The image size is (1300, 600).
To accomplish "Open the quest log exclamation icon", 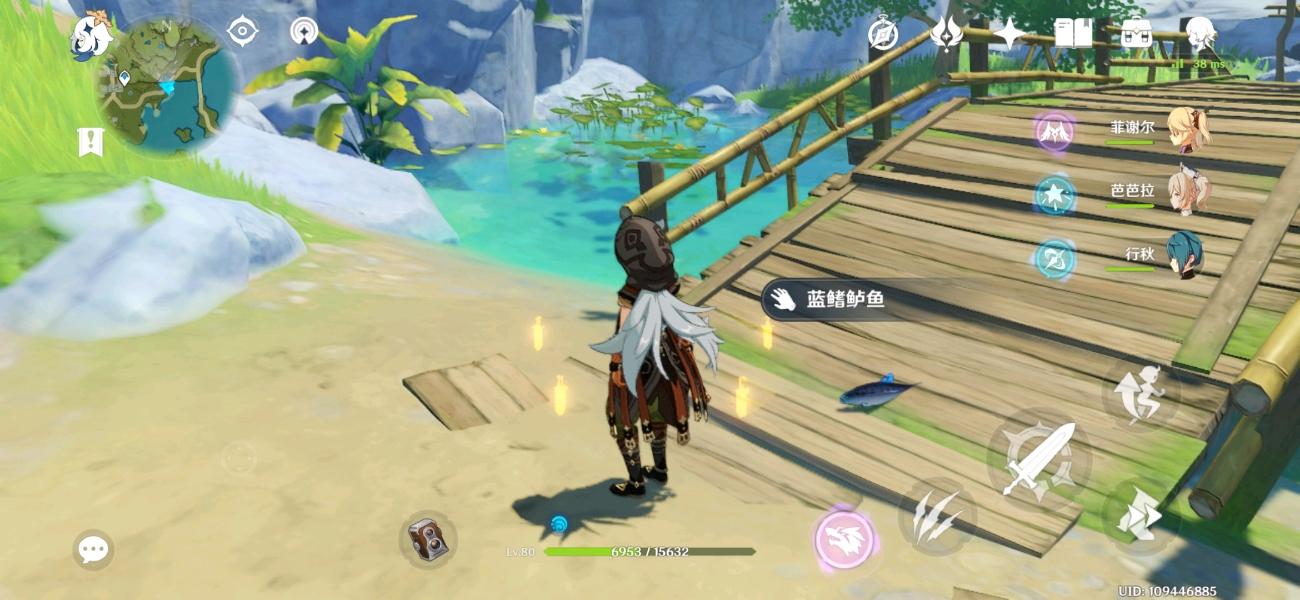I will 91,142.
